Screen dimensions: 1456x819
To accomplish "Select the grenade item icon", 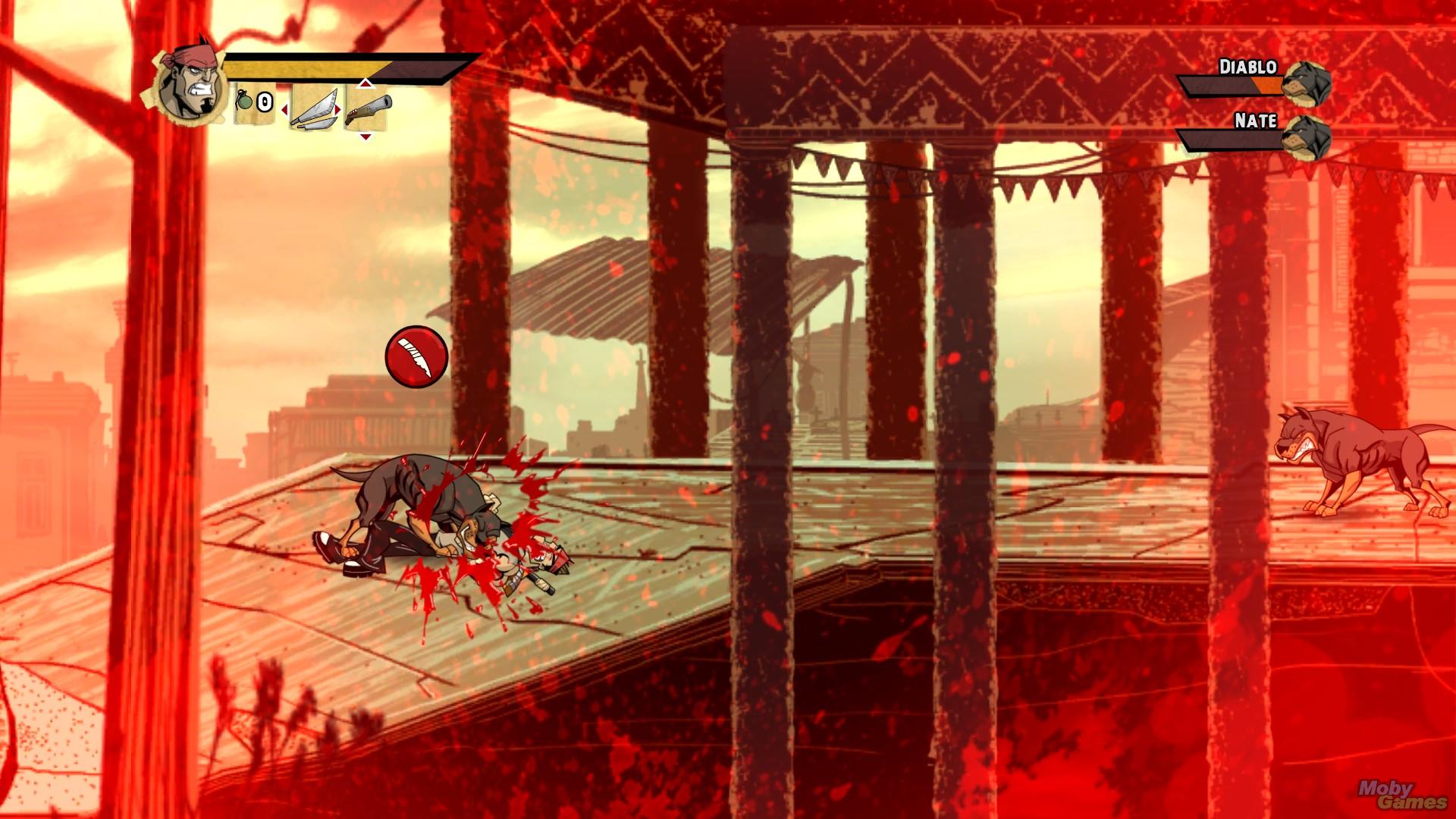I will pyautogui.click(x=245, y=102).
